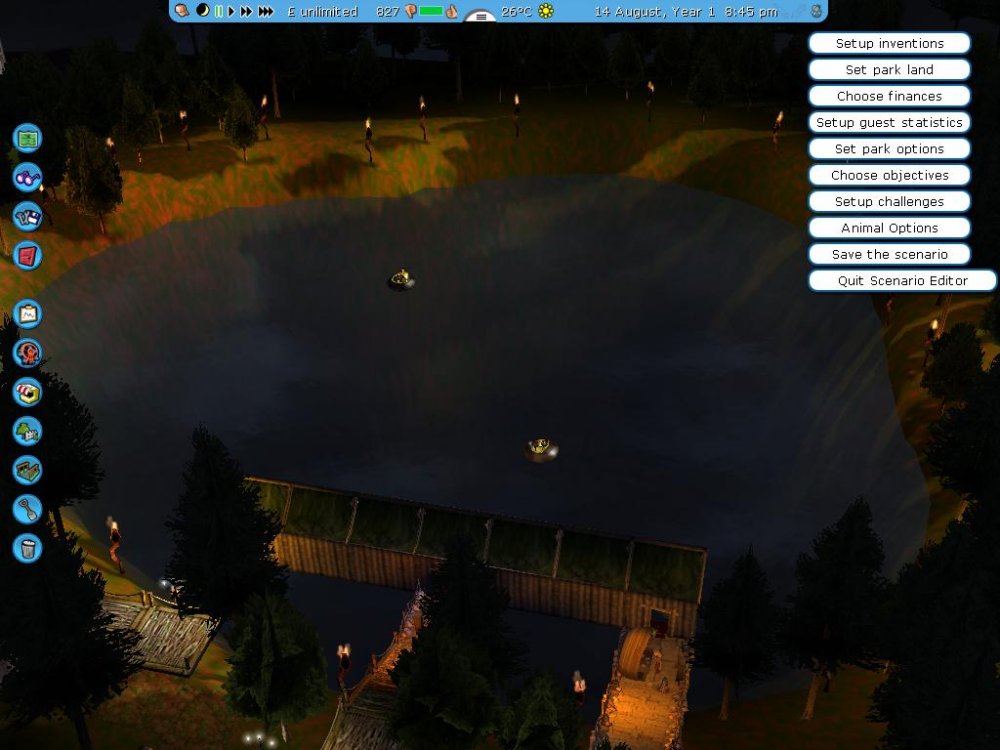Open the clipboard graph park management icon
Image resolution: width=1000 pixels, height=750 pixels.
27,314
